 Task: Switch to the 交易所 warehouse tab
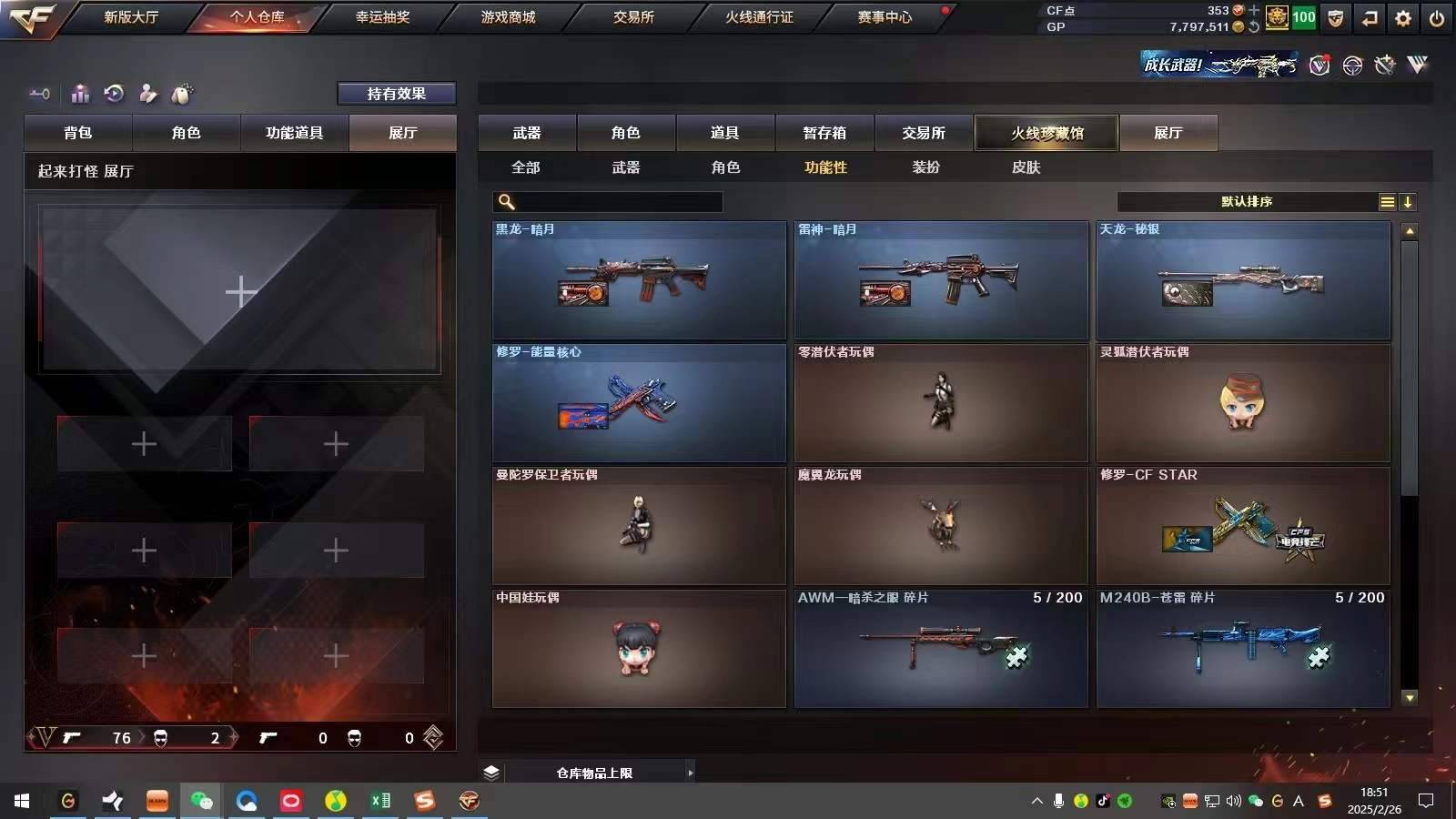tap(922, 133)
